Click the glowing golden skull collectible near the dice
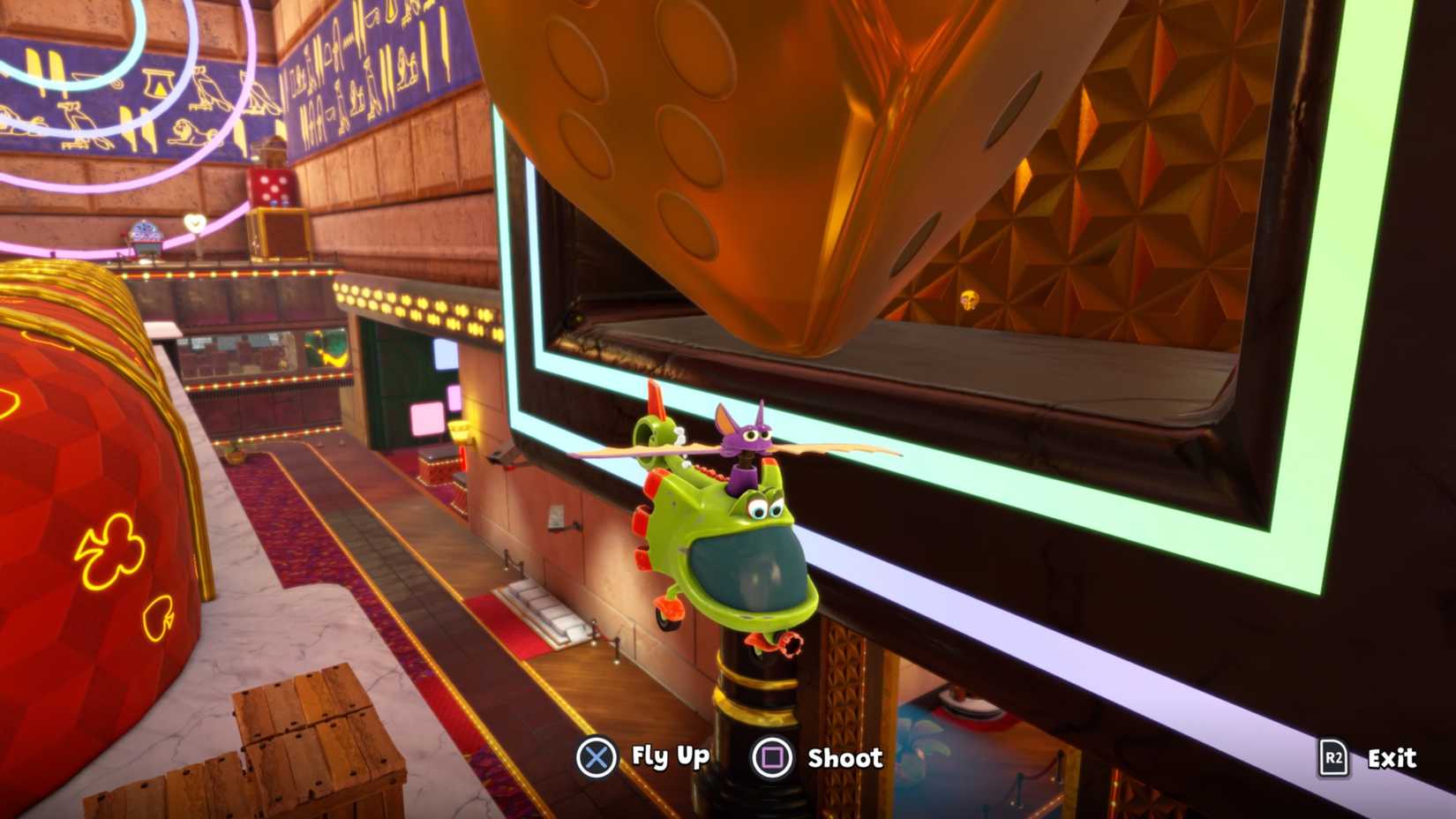The height and width of the screenshot is (819, 1456). 969,300
